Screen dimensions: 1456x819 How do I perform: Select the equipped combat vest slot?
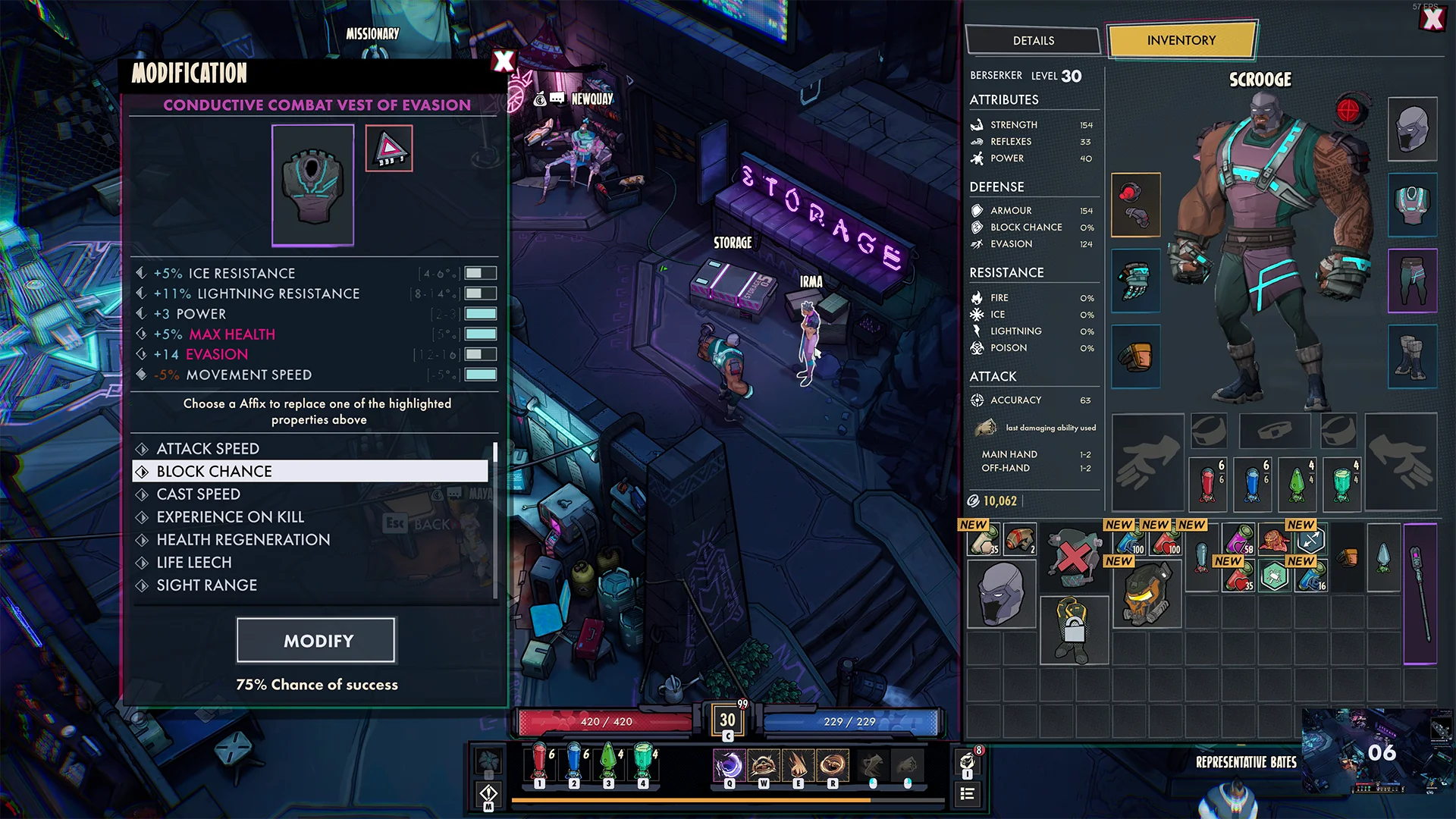[1412, 205]
